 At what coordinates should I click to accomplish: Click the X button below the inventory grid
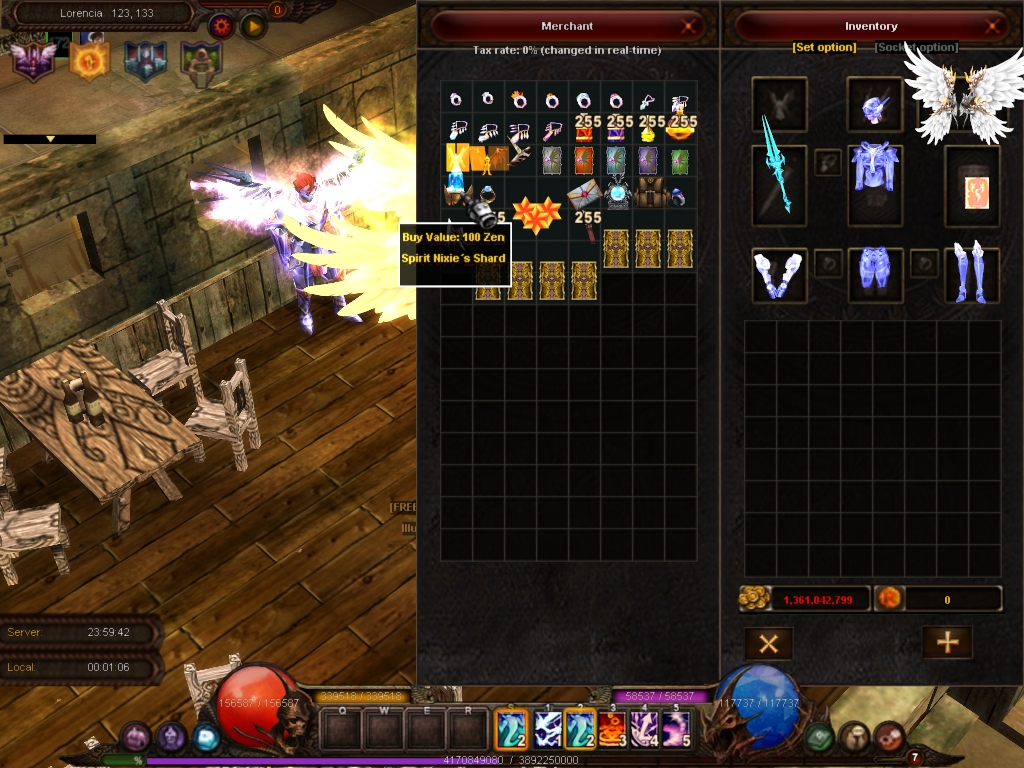[768, 643]
